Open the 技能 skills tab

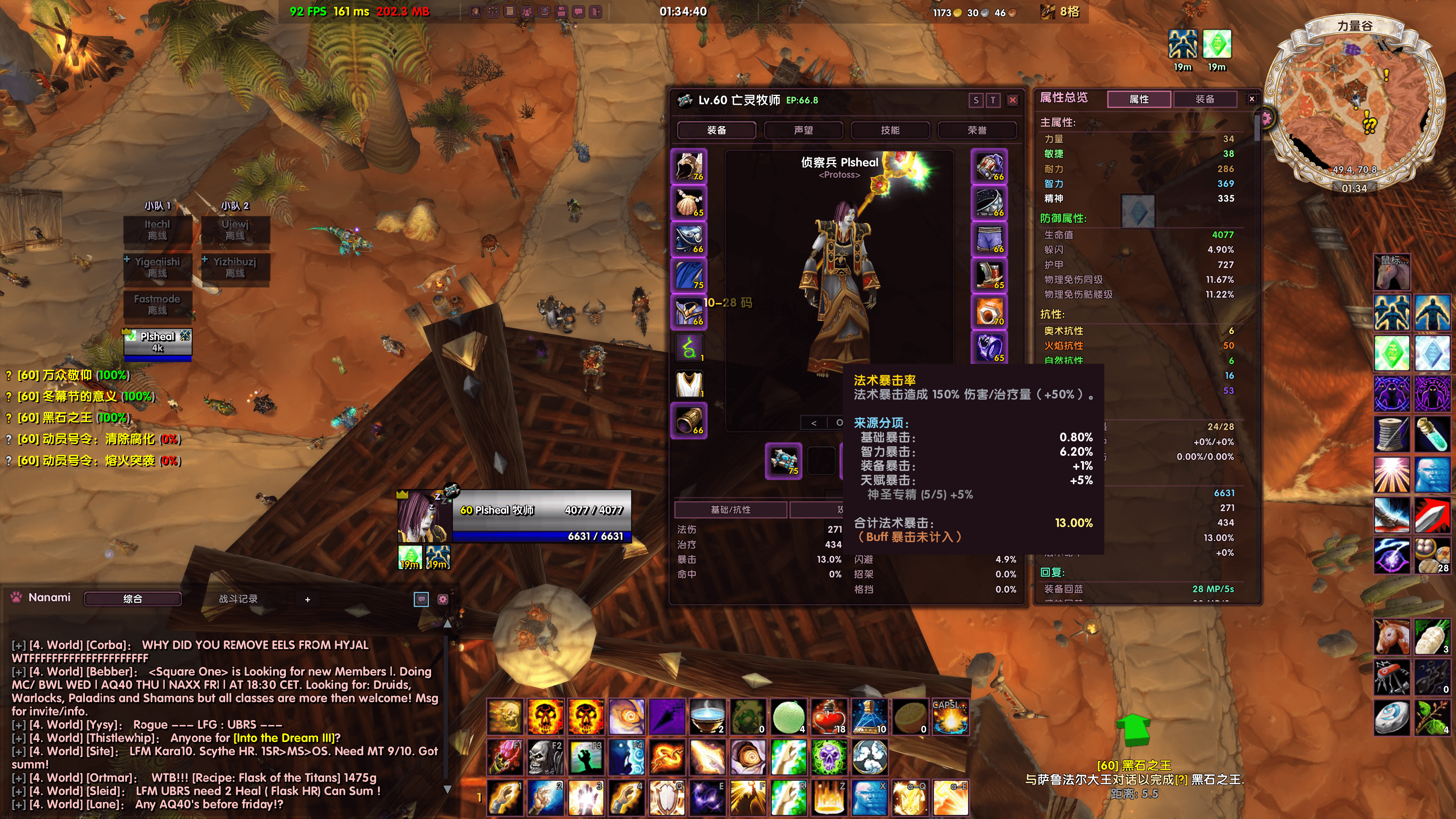coord(890,130)
